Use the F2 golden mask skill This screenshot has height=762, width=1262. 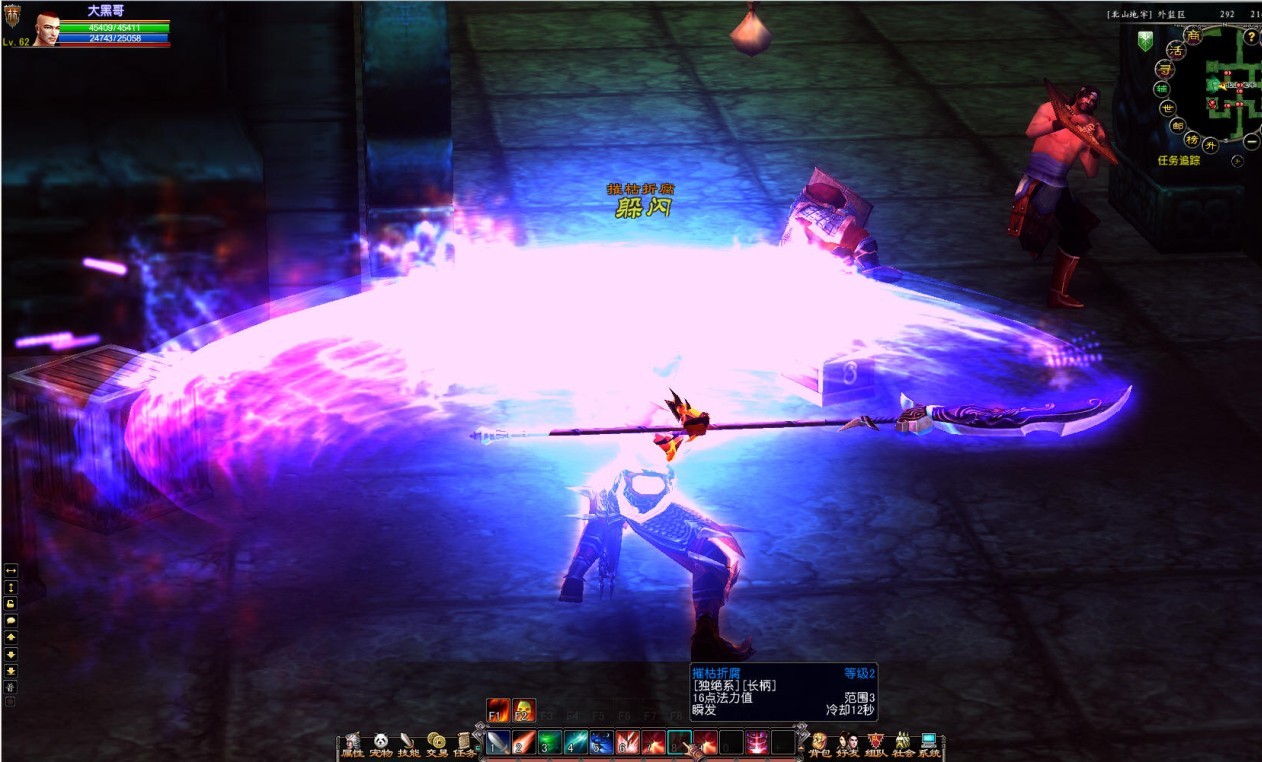point(524,710)
